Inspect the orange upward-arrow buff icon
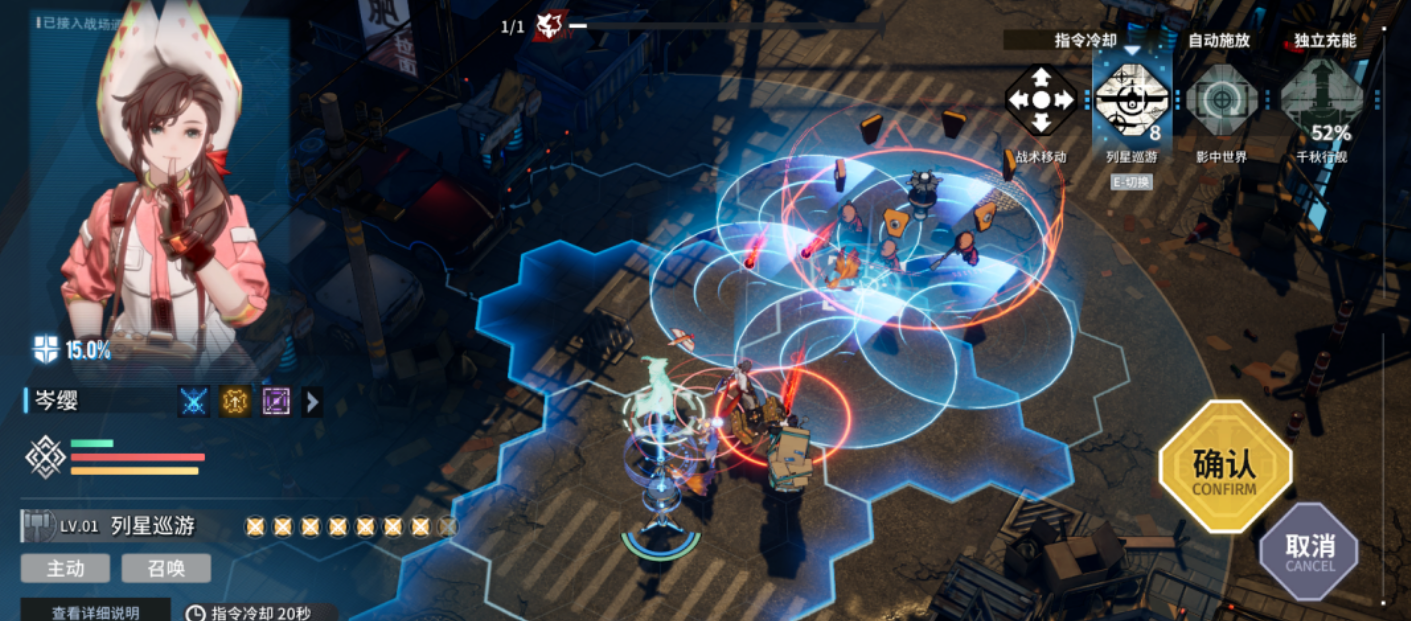Viewport: 1411px width, 621px height. (235, 401)
